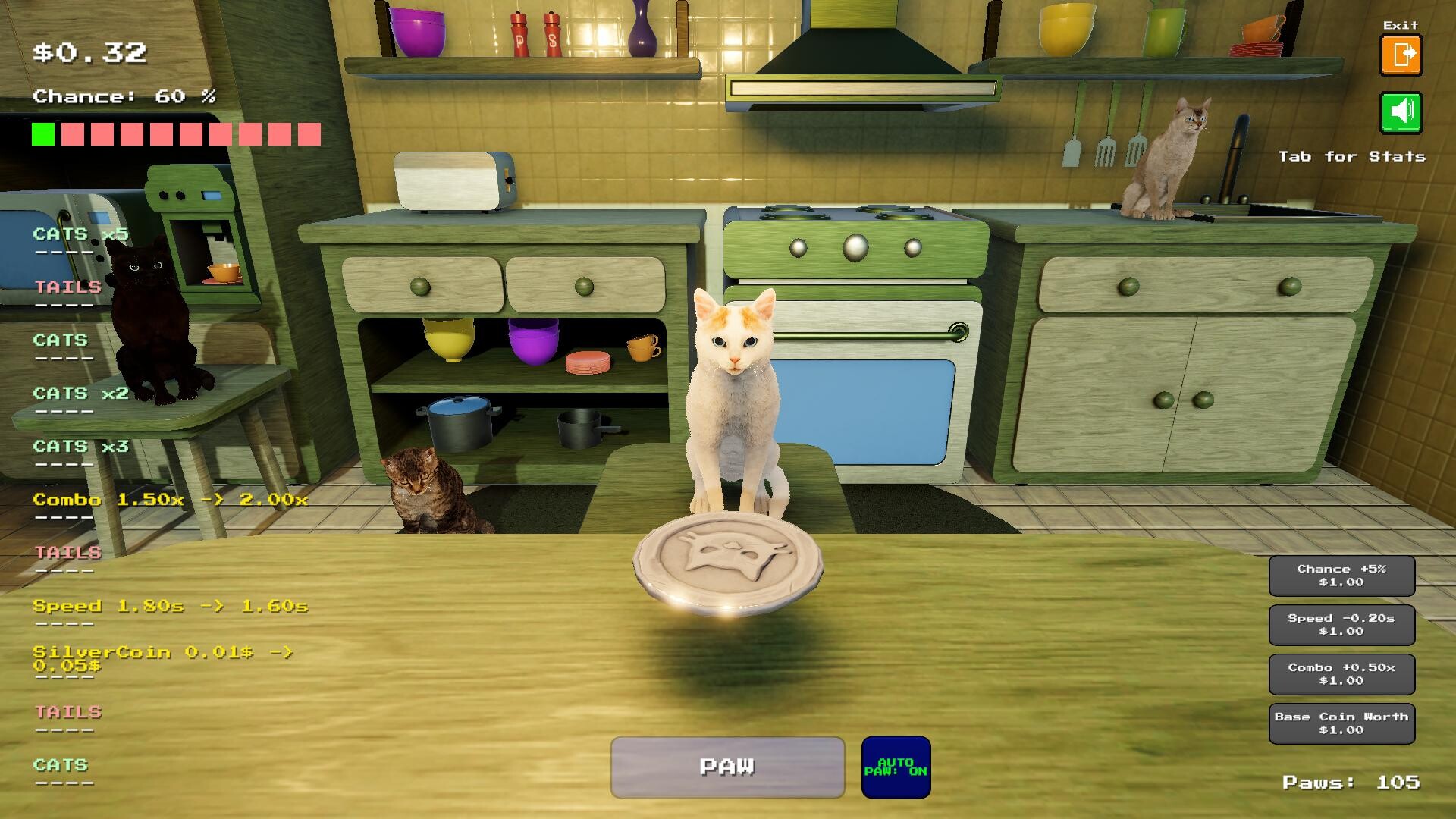Purchase the Speed -0.20s upgrade

1341,625
